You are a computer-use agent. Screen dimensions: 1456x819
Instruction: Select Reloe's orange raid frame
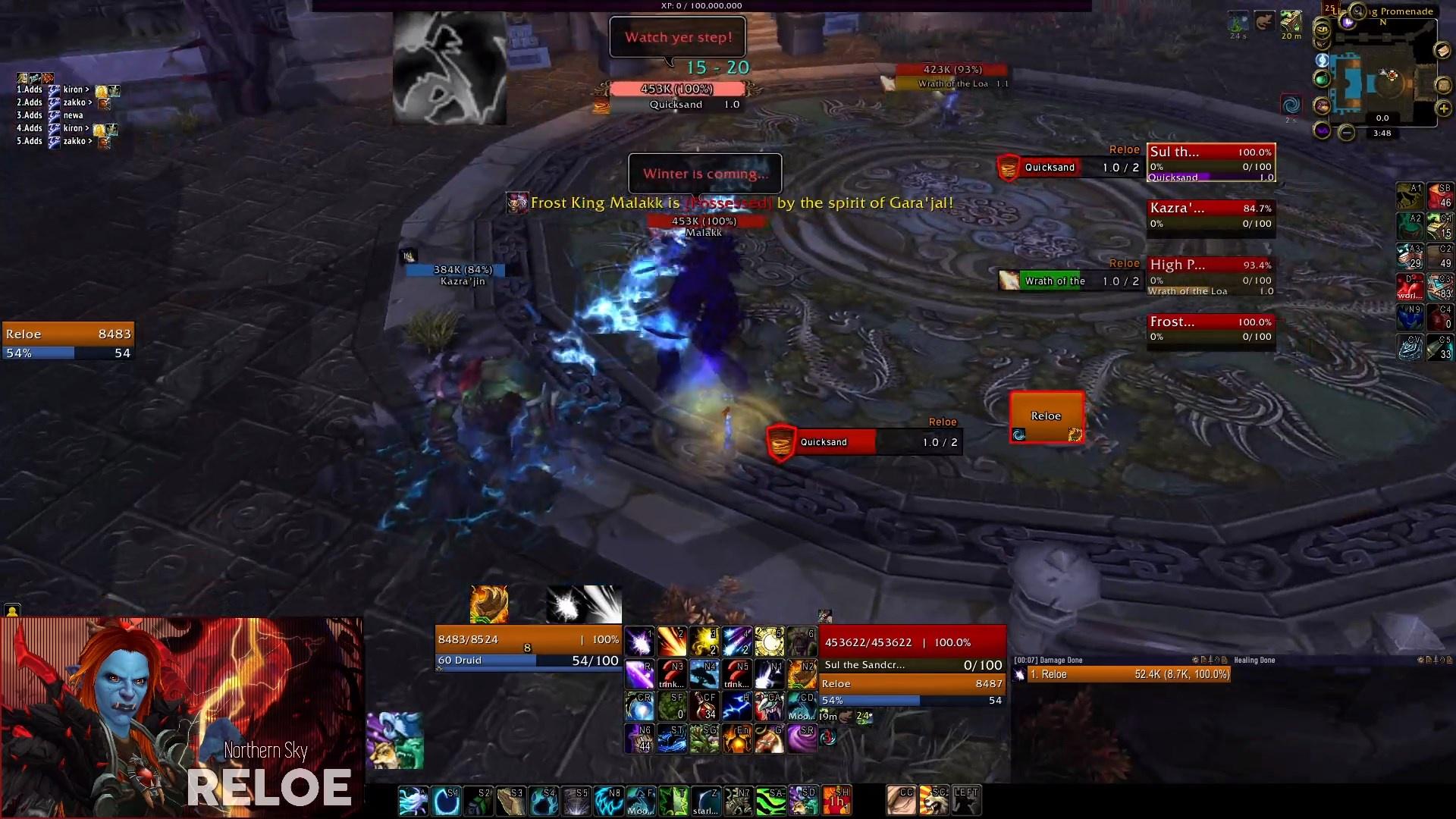tap(1046, 416)
